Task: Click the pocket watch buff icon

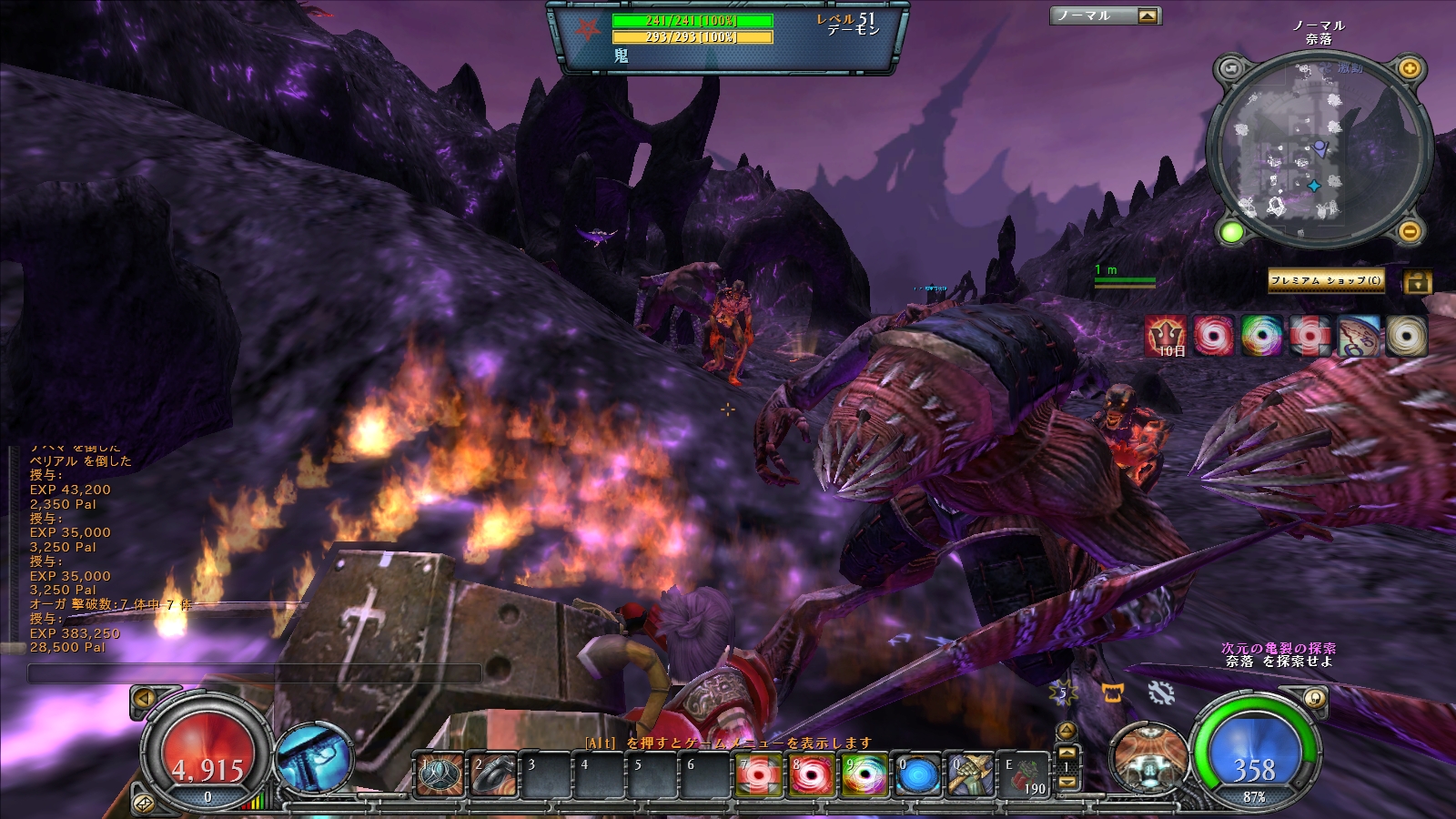Action: (1357, 336)
